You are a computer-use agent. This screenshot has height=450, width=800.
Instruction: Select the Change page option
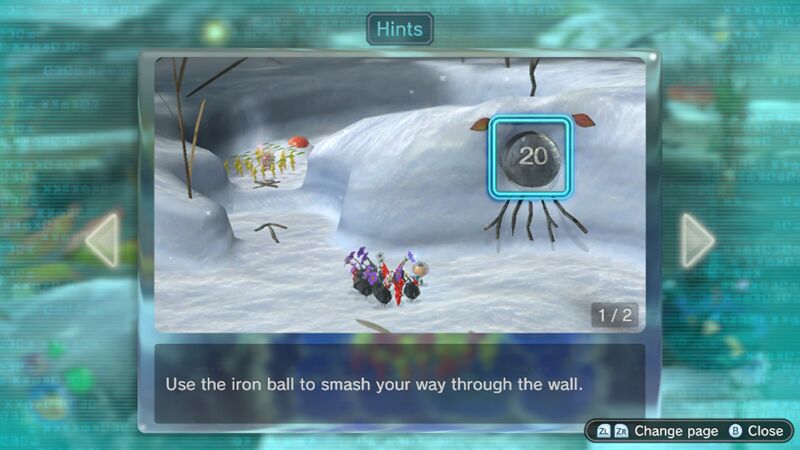click(659, 431)
